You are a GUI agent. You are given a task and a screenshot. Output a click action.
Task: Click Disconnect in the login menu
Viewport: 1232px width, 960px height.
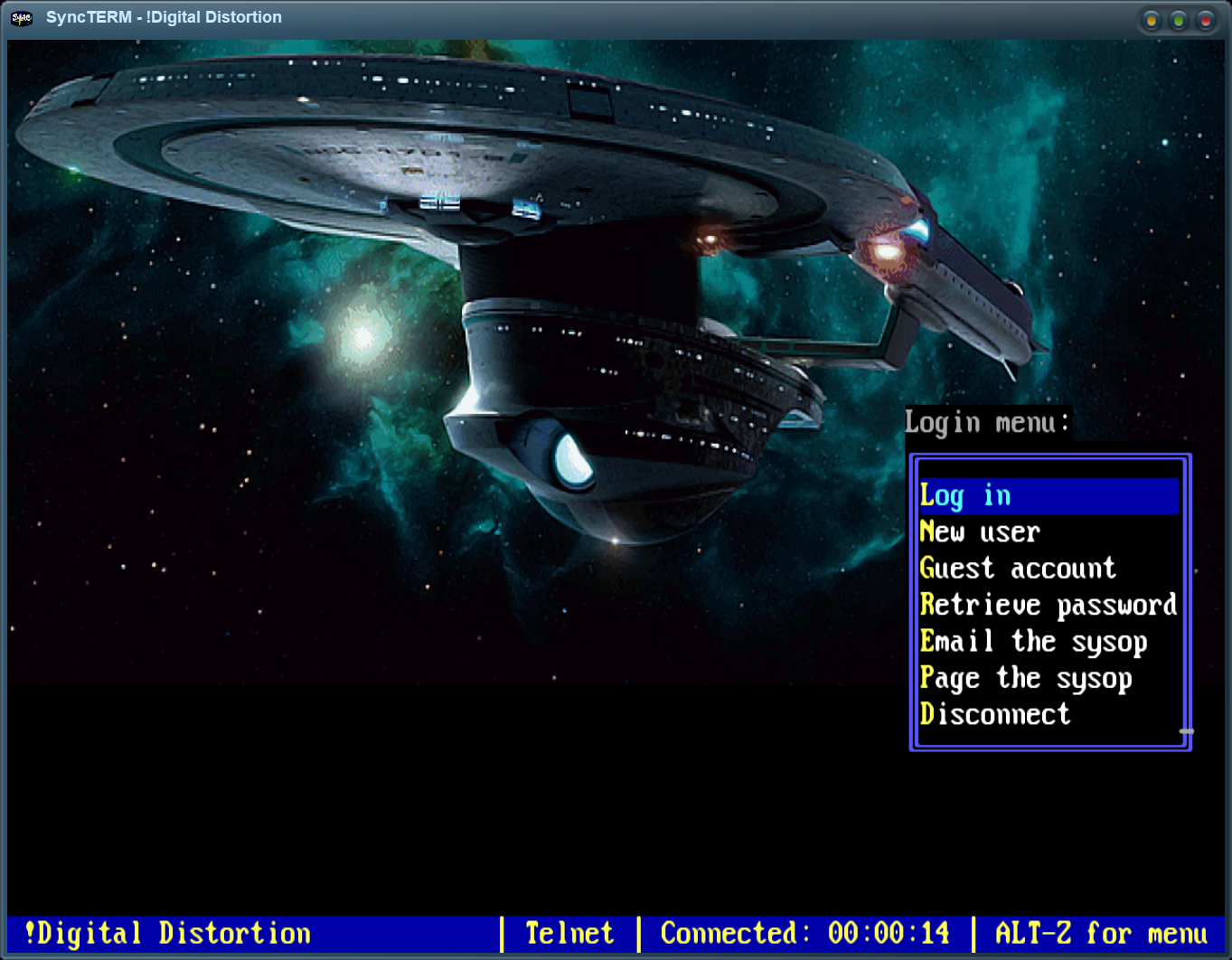[x=994, y=715]
